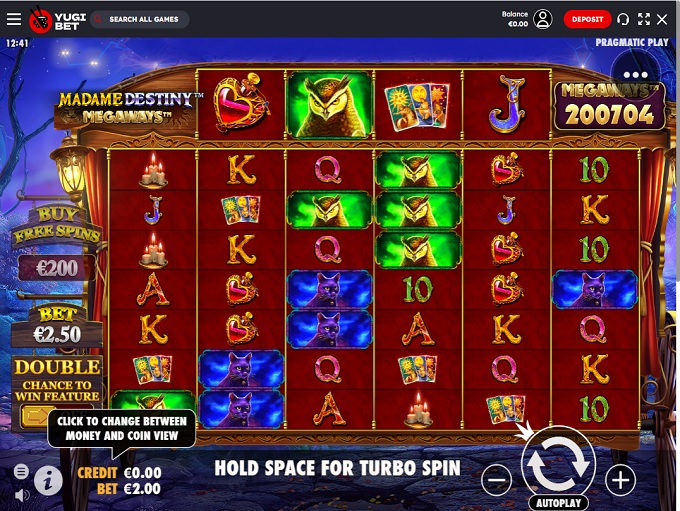Image resolution: width=680 pixels, height=511 pixels.
Task: Increase the bet with the plus button
Action: 620,480
